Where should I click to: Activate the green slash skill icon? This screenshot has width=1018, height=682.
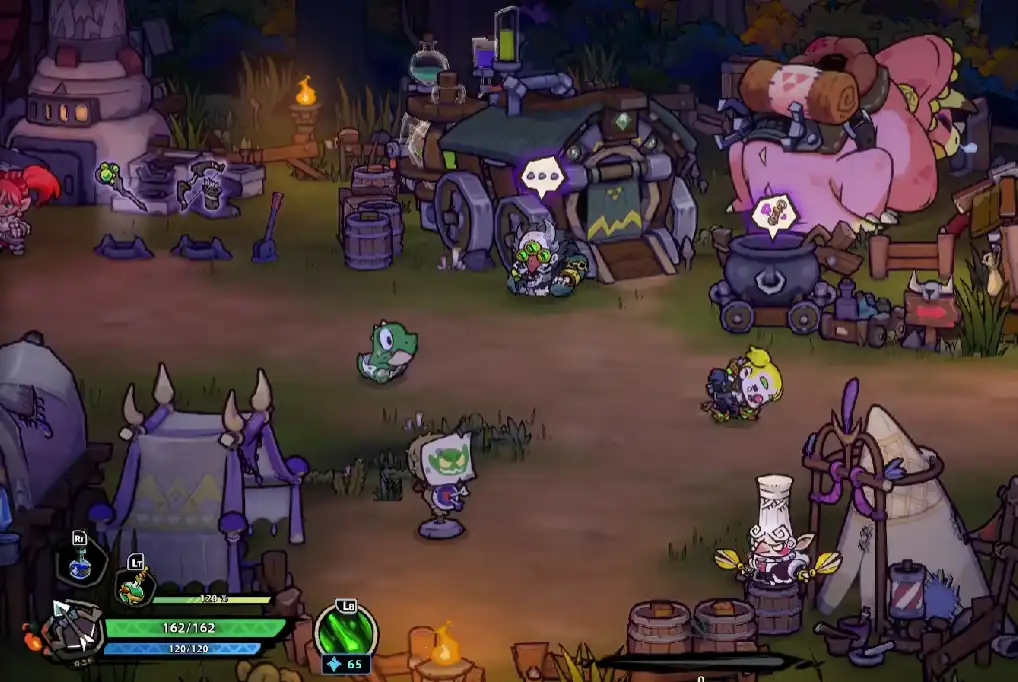346,631
